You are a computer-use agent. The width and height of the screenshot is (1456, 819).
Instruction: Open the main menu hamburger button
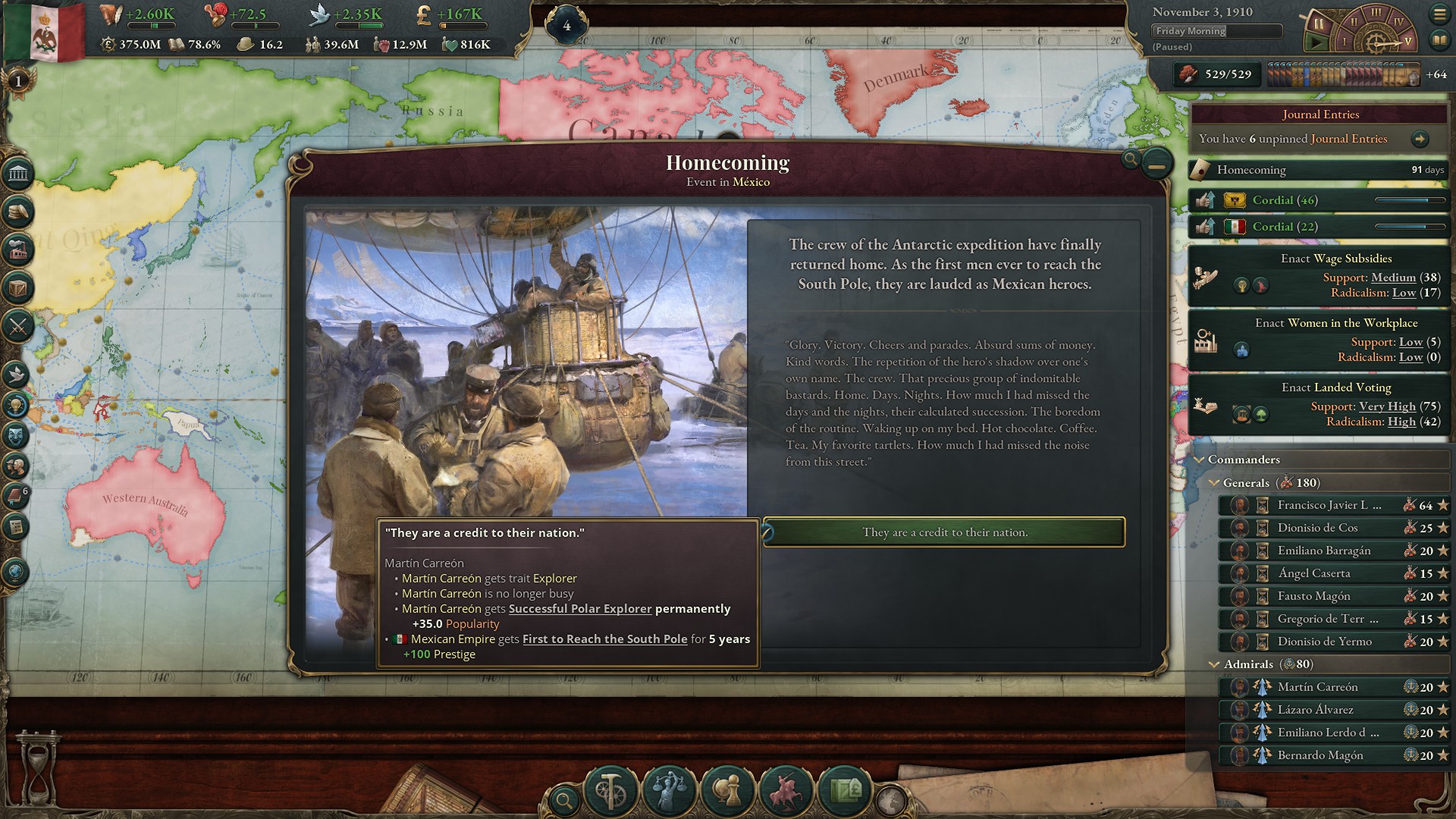click(x=1439, y=14)
